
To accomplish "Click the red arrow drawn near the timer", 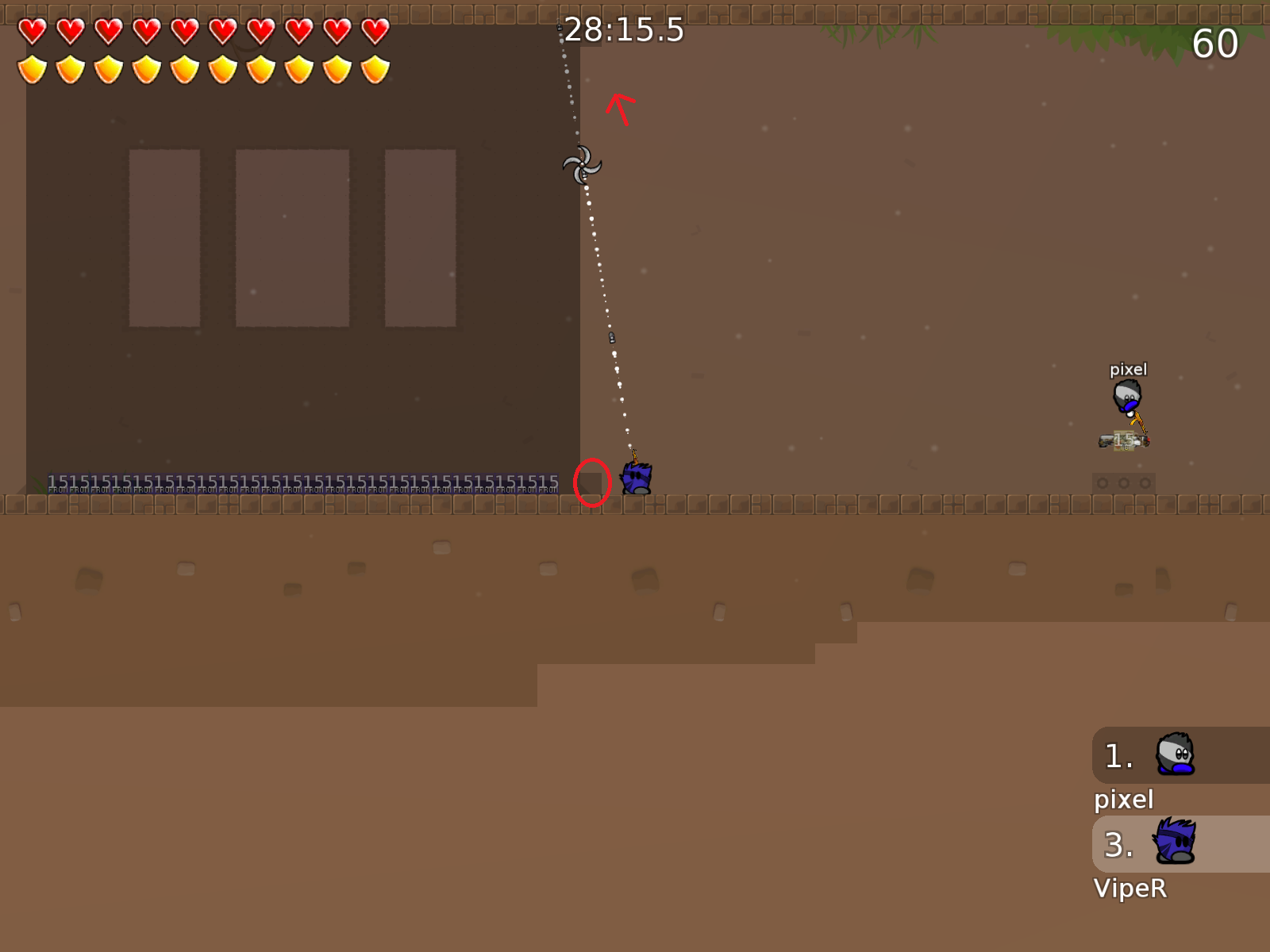I will pyautogui.click(x=618, y=106).
